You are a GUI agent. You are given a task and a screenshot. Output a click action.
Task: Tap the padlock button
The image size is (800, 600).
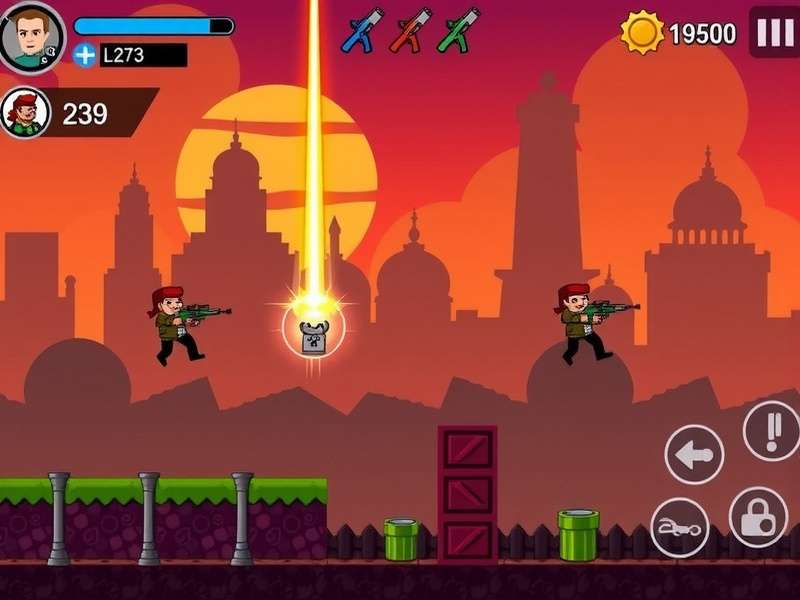[759, 517]
